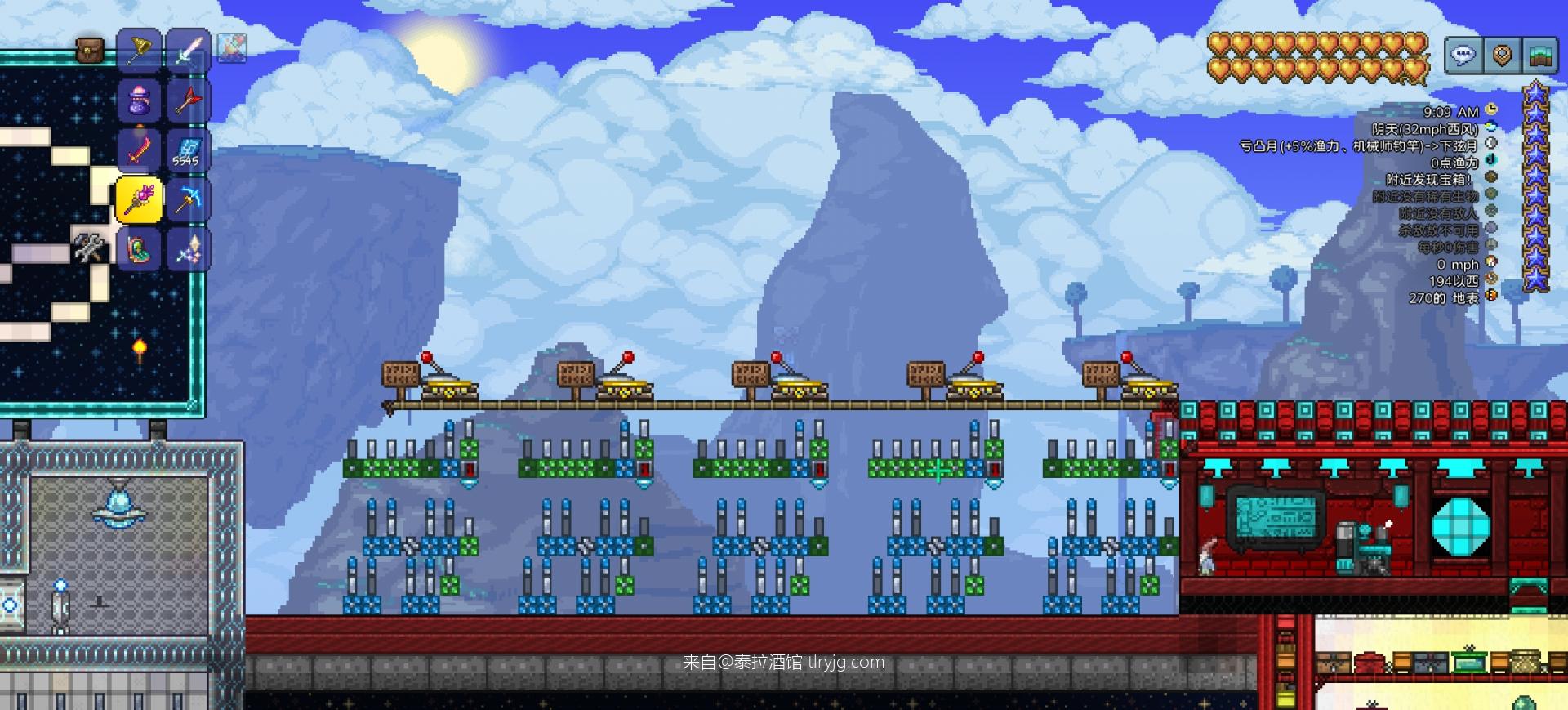Open the chat speech bubble

coord(1463,56)
